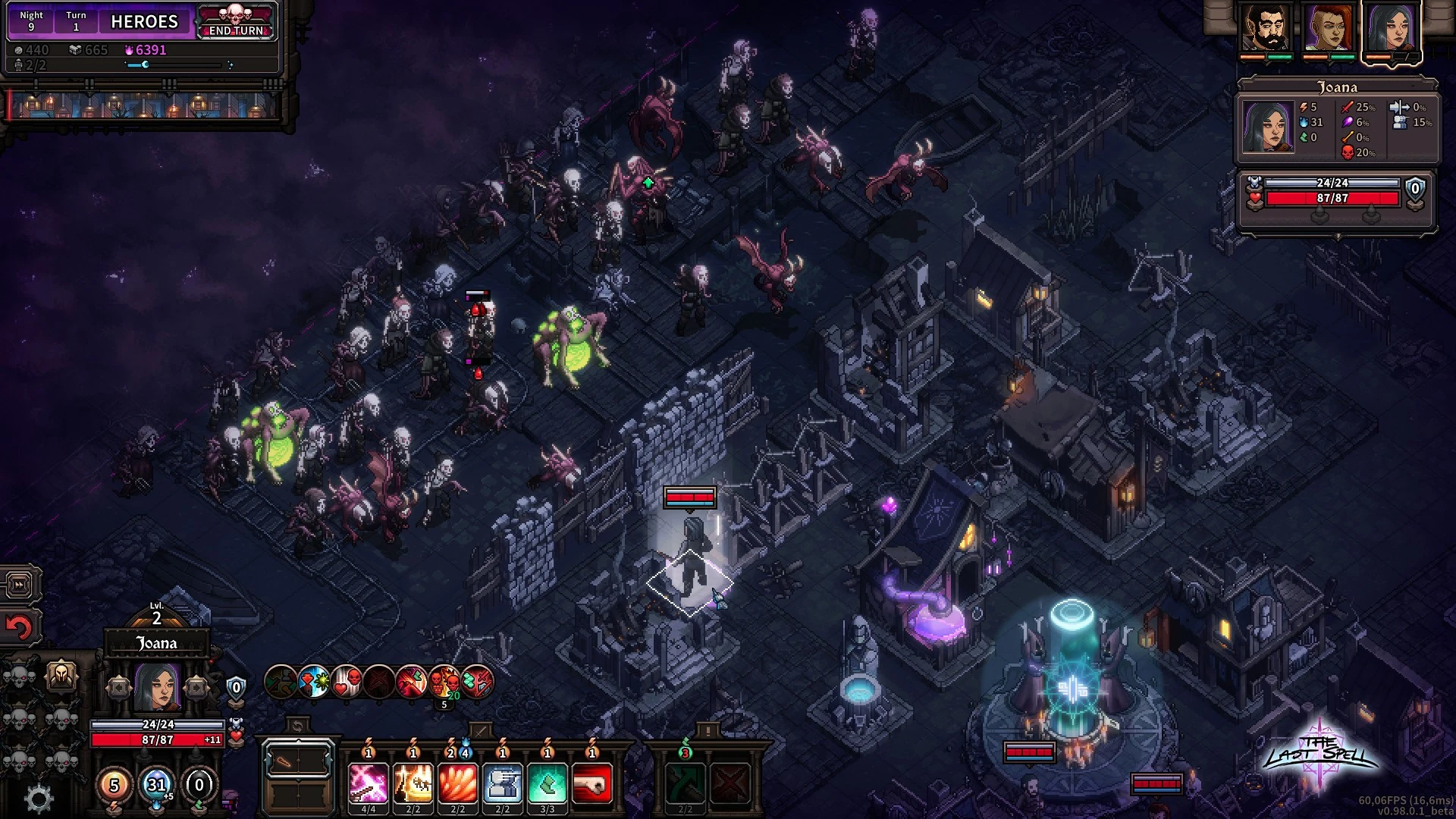This screenshot has height=819, width=1456.
Task: Use the pink magic wand skill
Action: click(x=369, y=783)
